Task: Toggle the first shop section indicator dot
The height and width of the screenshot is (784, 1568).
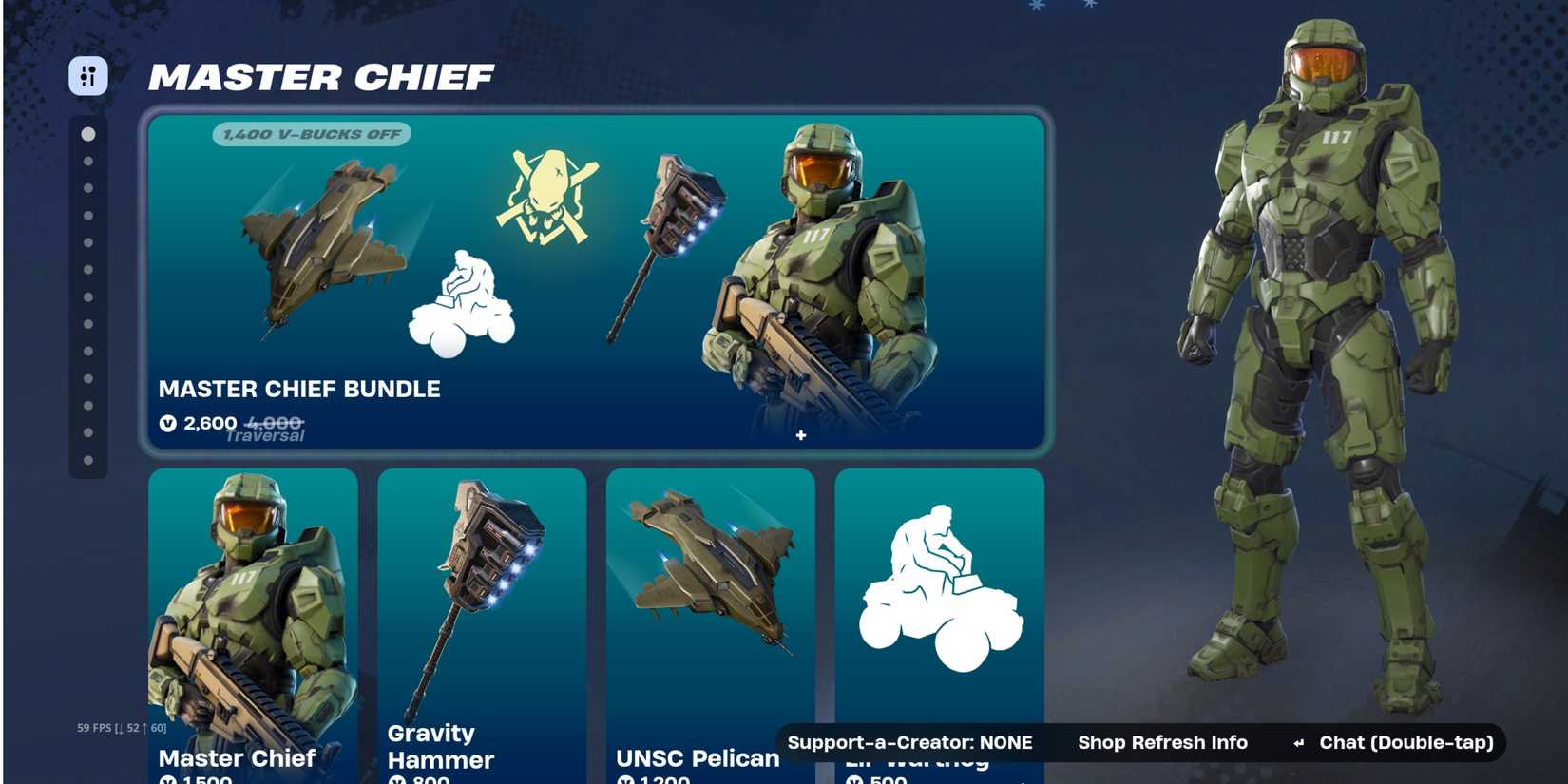Action: tap(88, 134)
